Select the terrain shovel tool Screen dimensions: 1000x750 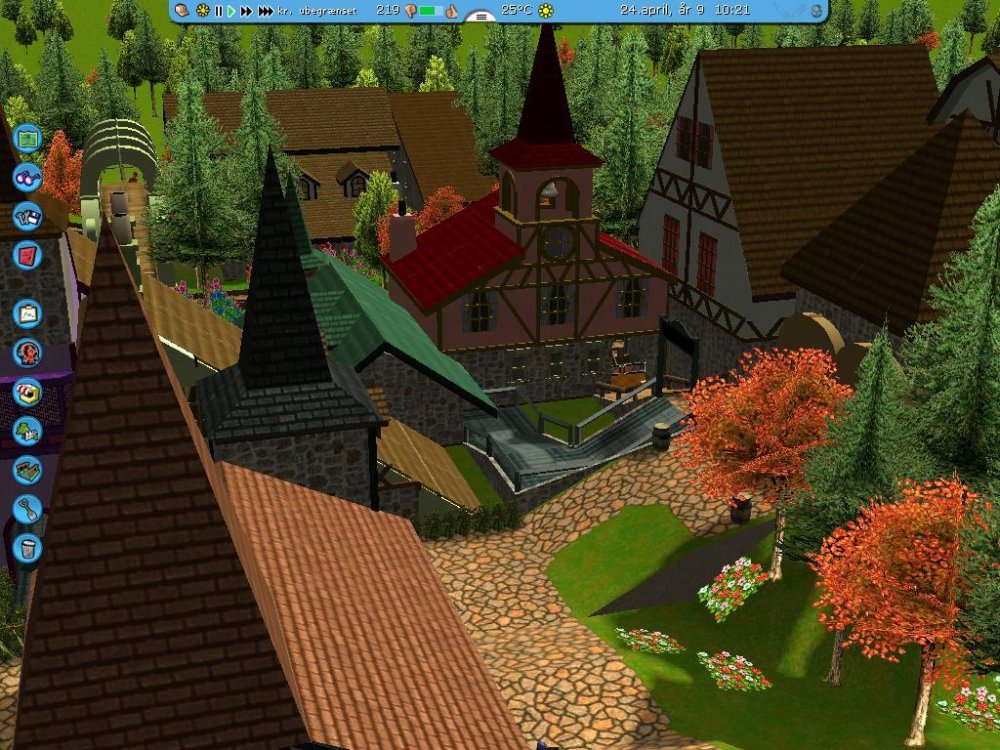pyautogui.click(x=27, y=508)
